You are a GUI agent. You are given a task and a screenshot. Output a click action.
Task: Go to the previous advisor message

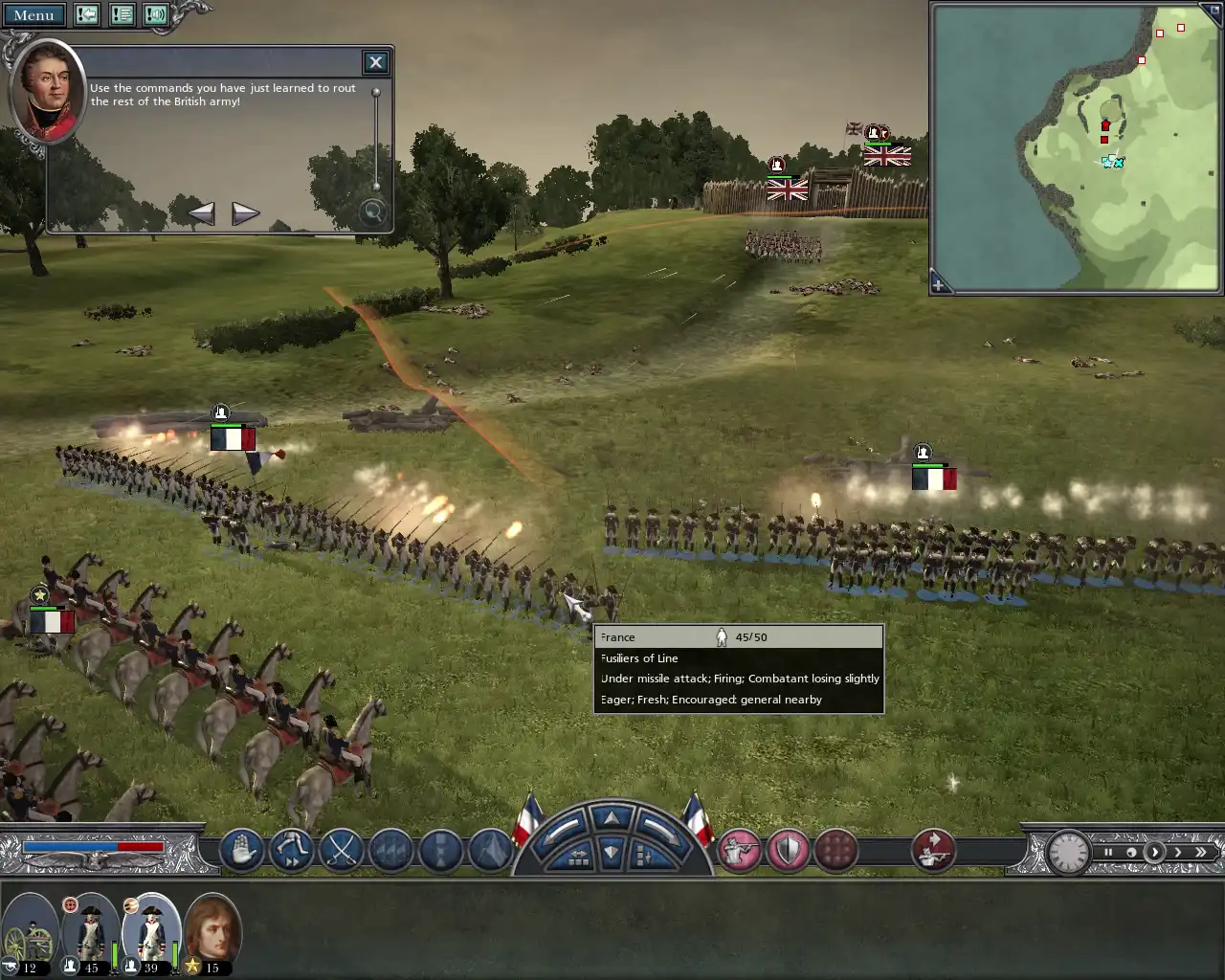tap(201, 212)
